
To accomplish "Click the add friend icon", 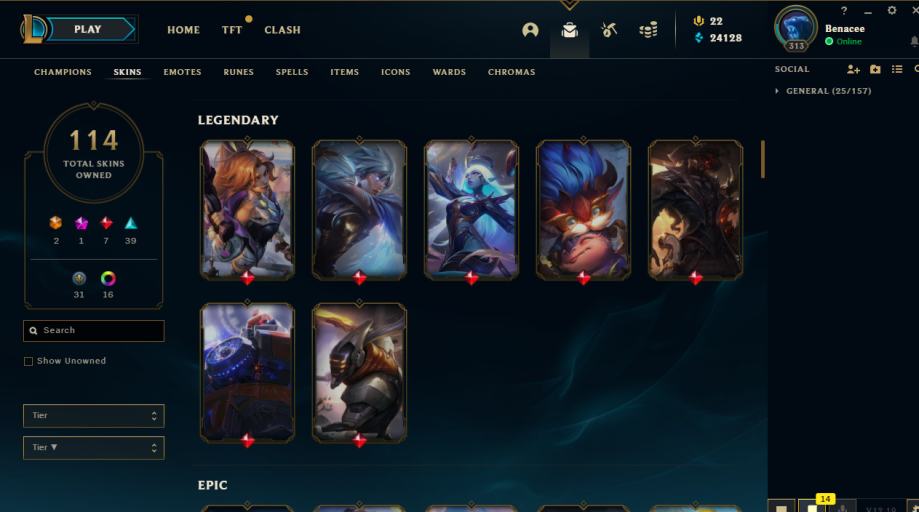I will pyautogui.click(x=853, y=69).
